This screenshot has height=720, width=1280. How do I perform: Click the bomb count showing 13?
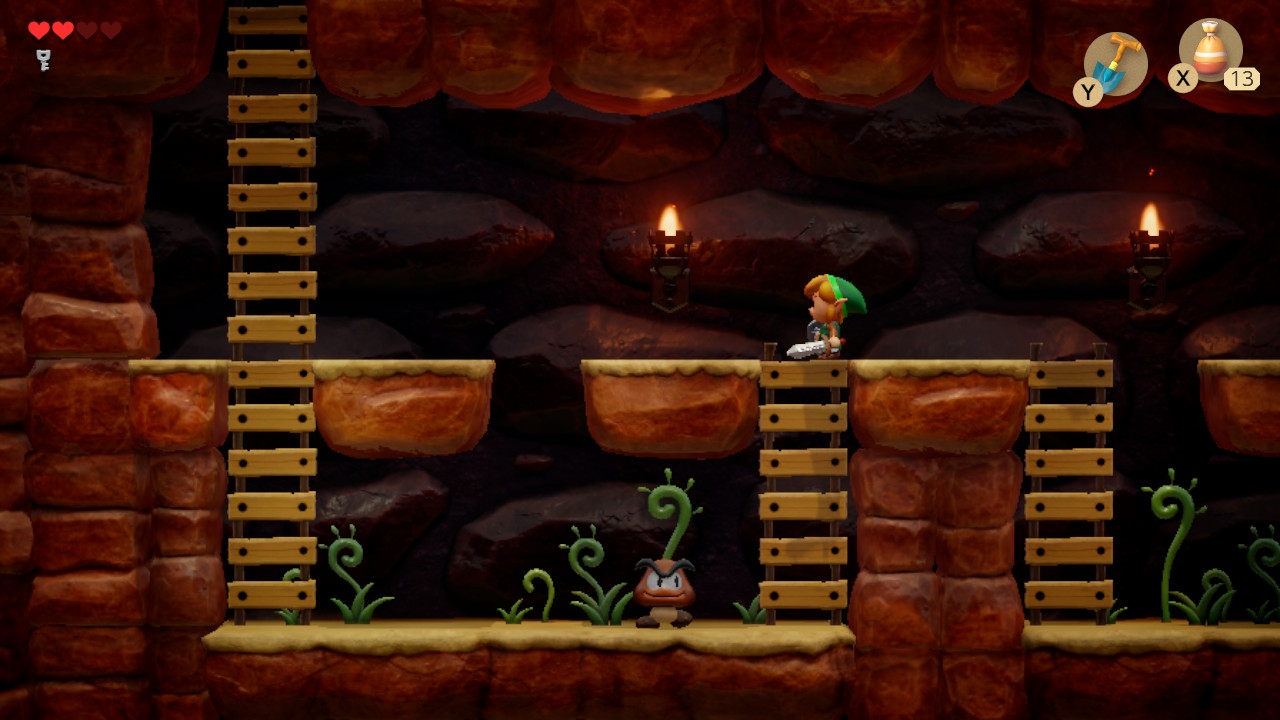pyautogui.click(x=1243, y=80)
